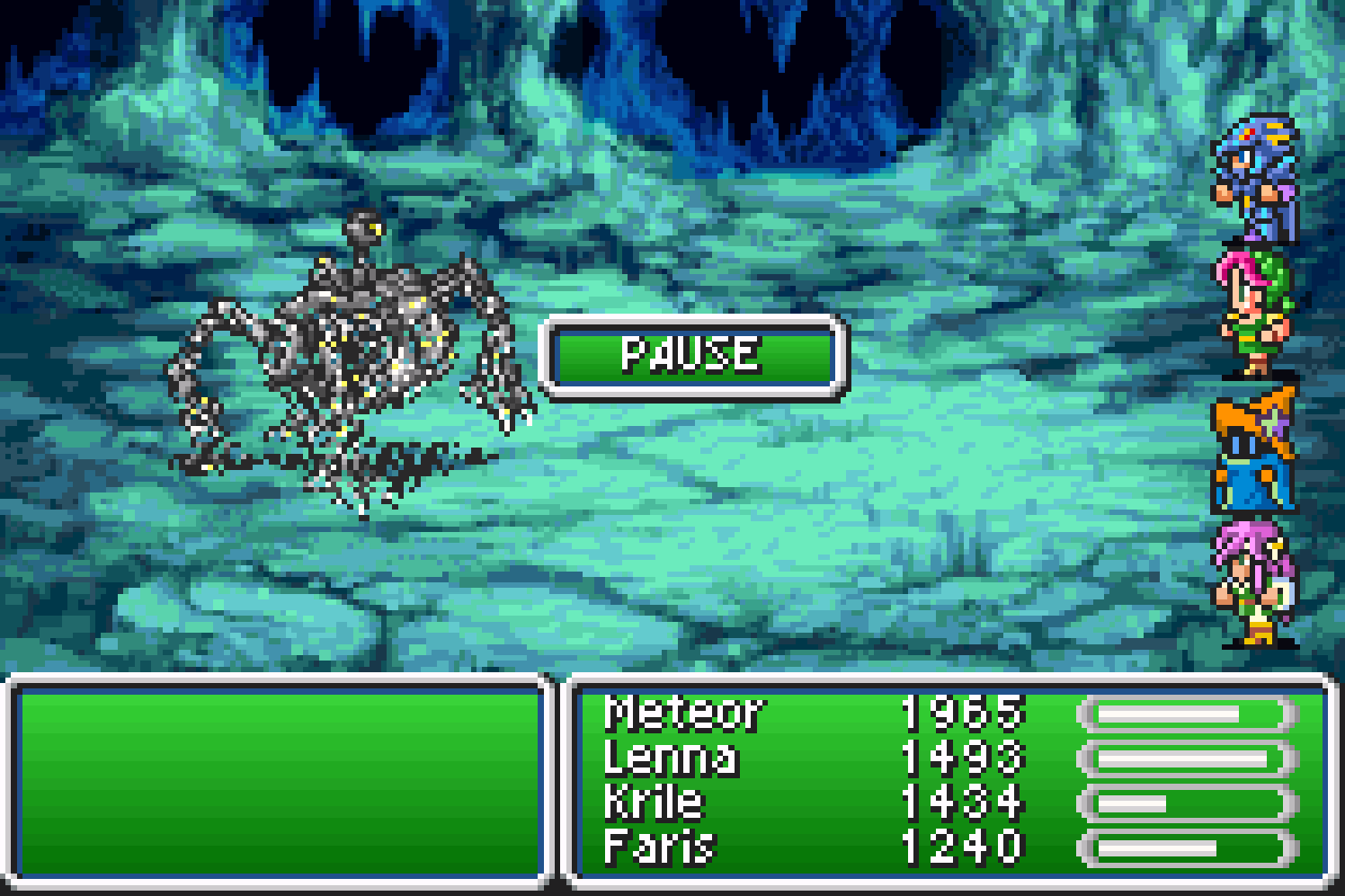The image size is (1345, 896).
Task: Click the PAUSE banner
Action: pos(691,355)
